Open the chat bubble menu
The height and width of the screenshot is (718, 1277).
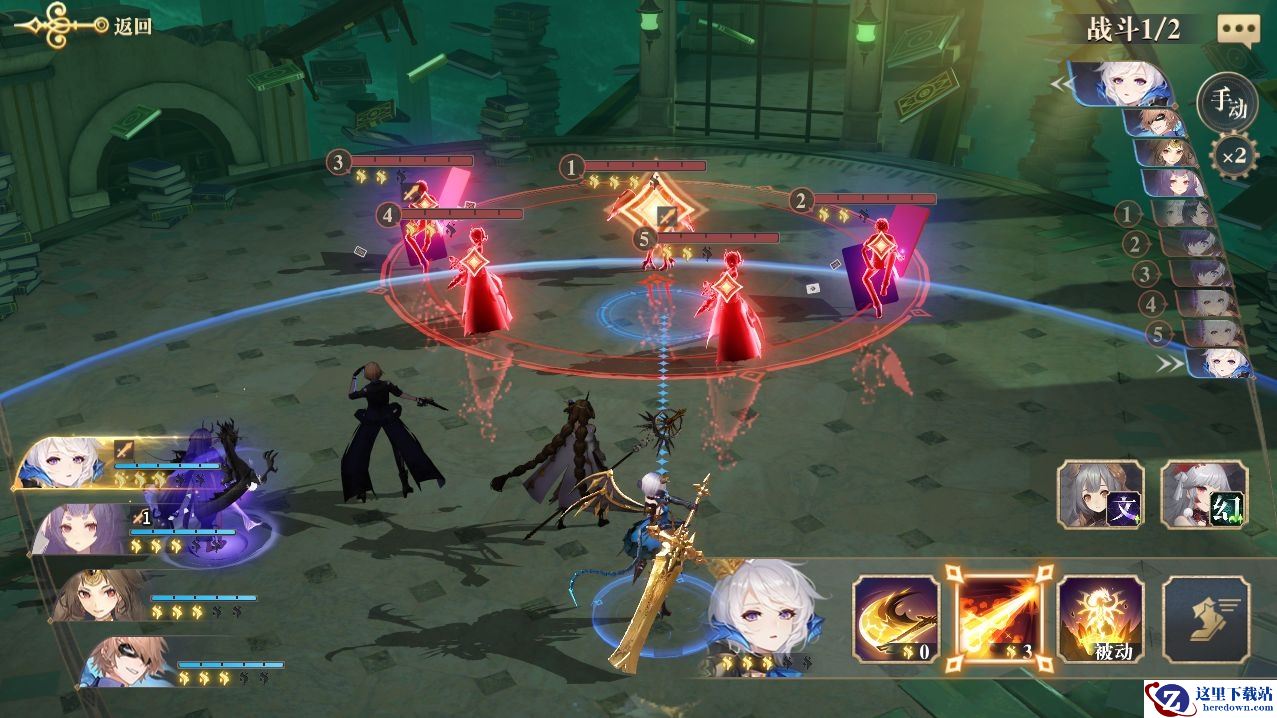pyautogui.click(x=1238, y=29)
